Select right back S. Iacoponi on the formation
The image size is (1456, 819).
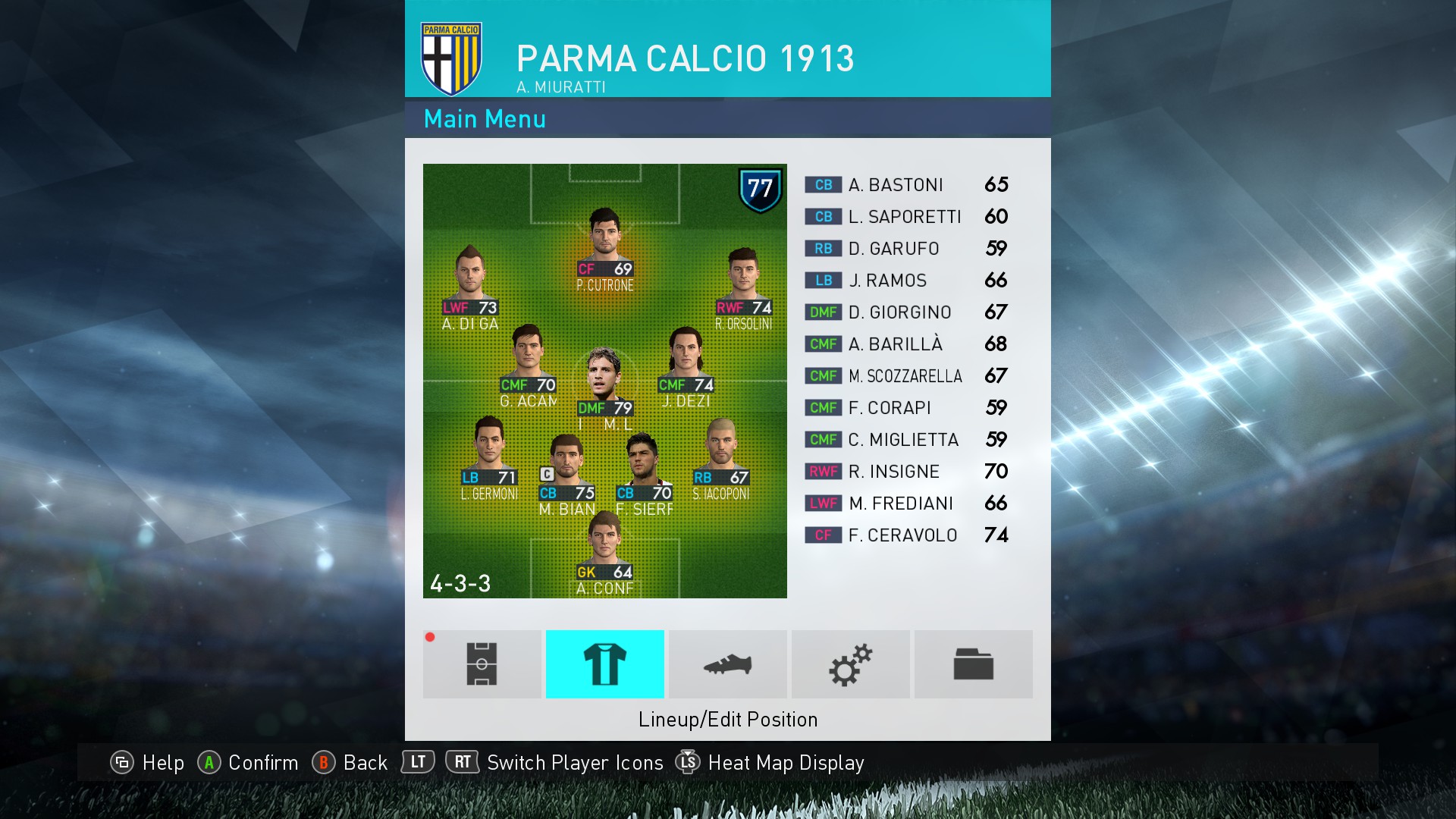click(x=720, y=451)
